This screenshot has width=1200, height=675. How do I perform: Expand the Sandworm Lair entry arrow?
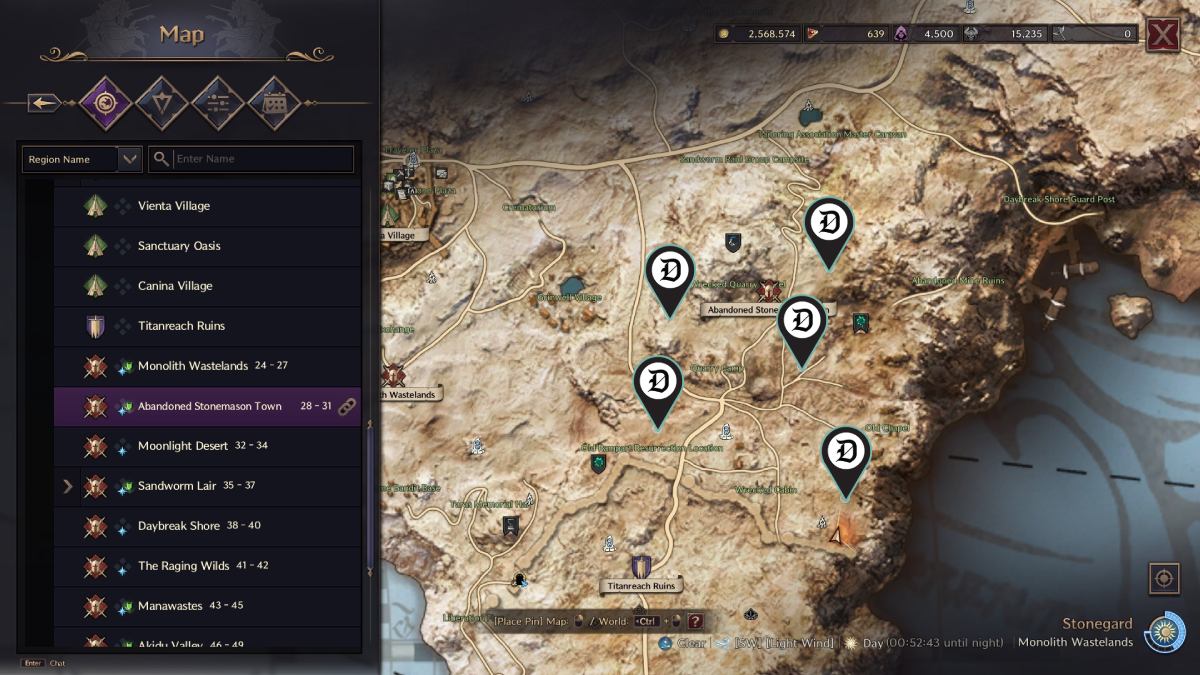point(68,486)
